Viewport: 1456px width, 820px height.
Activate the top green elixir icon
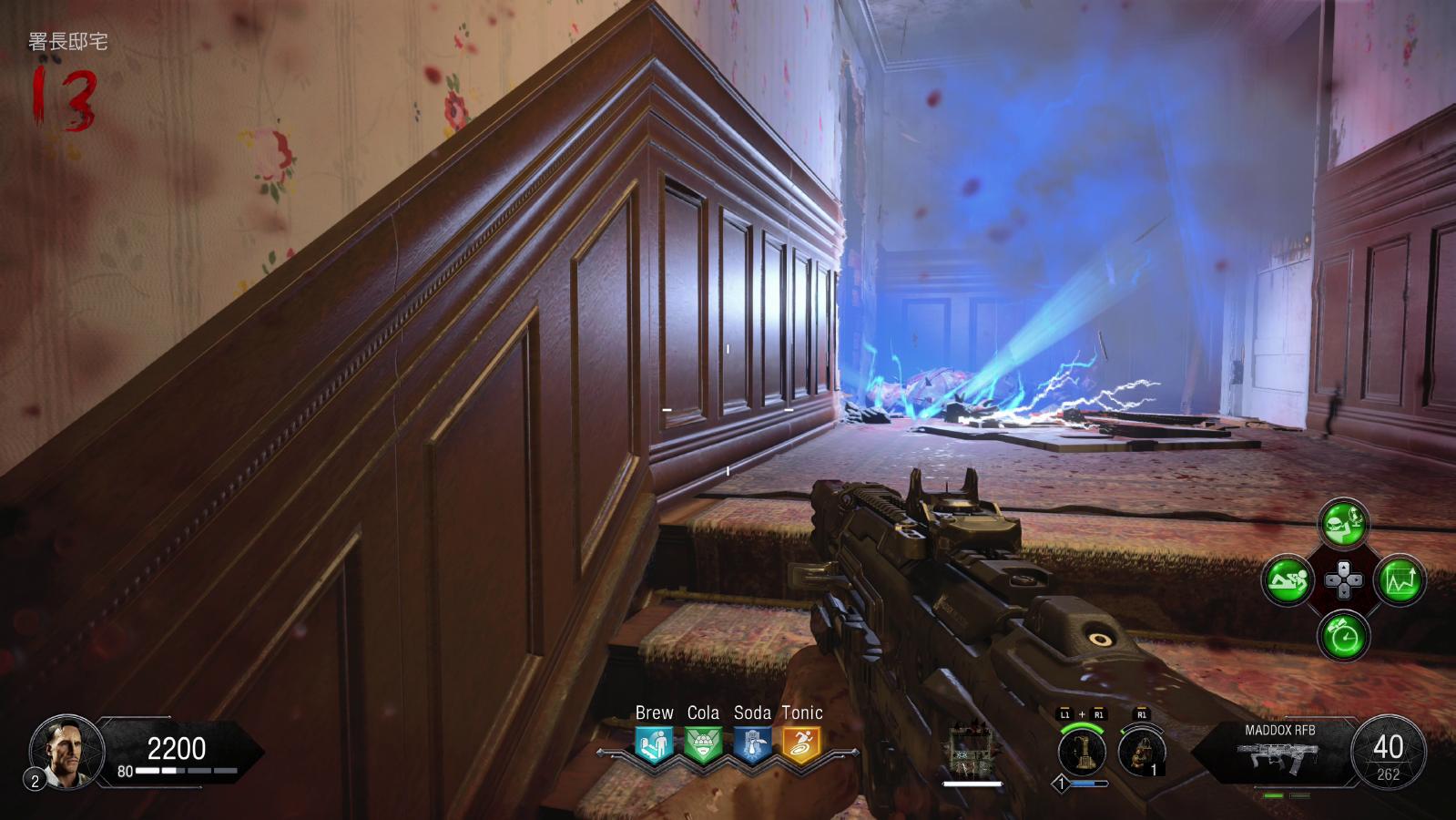pyautogui.click(x=1343, y=524)
